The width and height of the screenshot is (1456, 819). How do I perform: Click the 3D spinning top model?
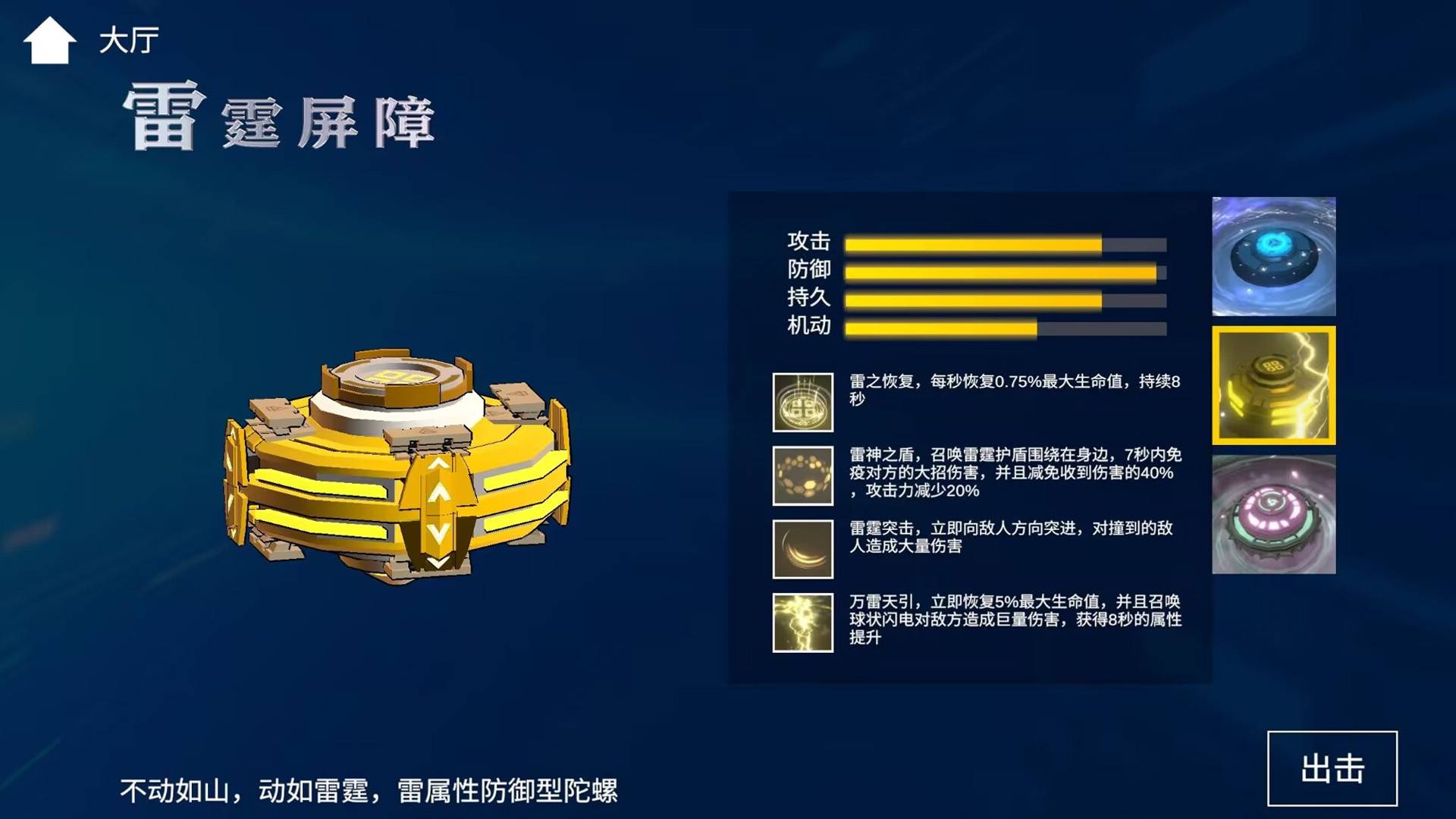coord(402,470)
